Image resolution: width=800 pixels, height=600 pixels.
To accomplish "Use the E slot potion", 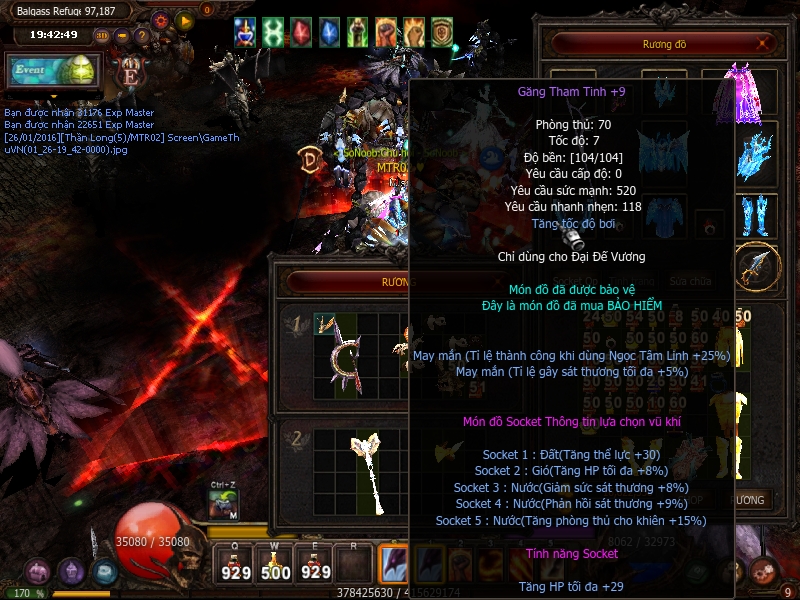I will (x=315, y=564).
